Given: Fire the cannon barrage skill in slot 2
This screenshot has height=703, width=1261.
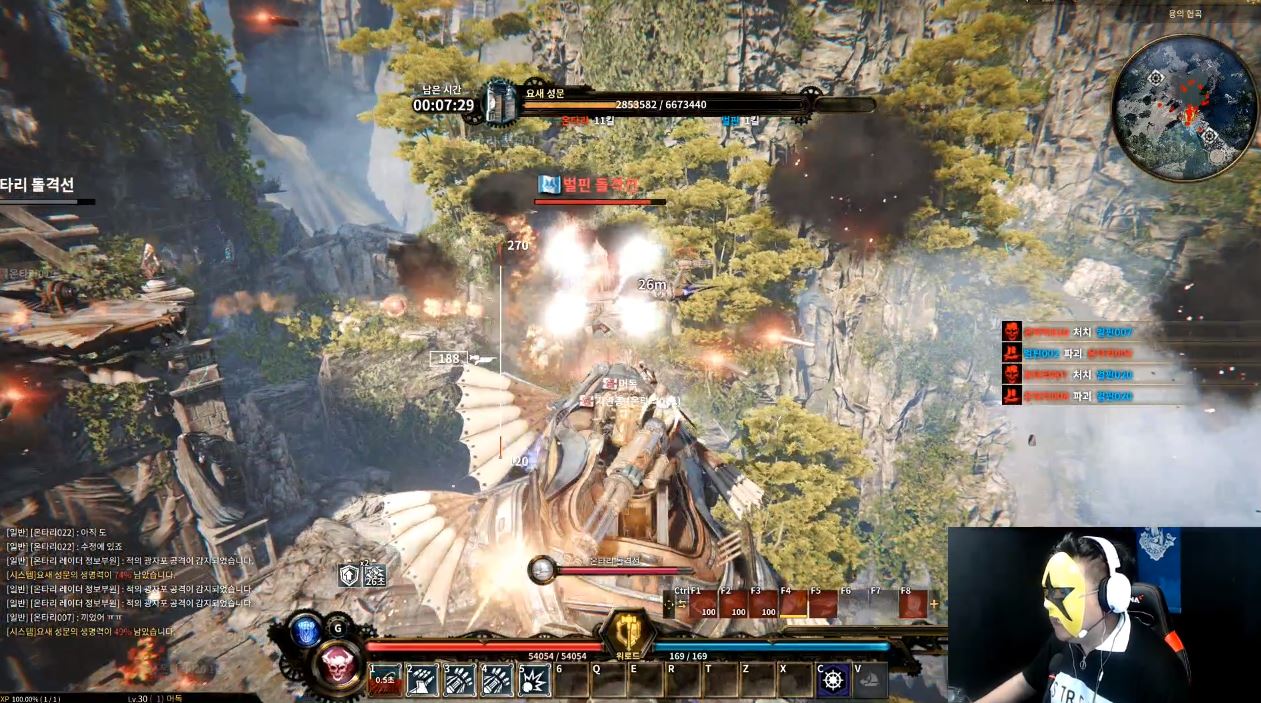Looking at the screenshot, I should pyautogui.click(x=422, y=680).
